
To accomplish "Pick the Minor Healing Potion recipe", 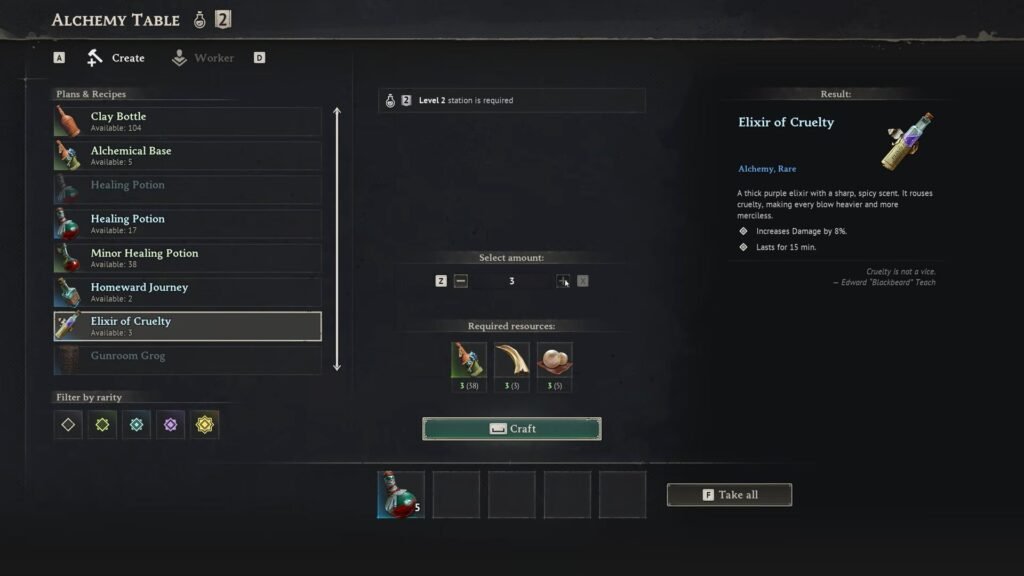I will [x=188, y=258].
